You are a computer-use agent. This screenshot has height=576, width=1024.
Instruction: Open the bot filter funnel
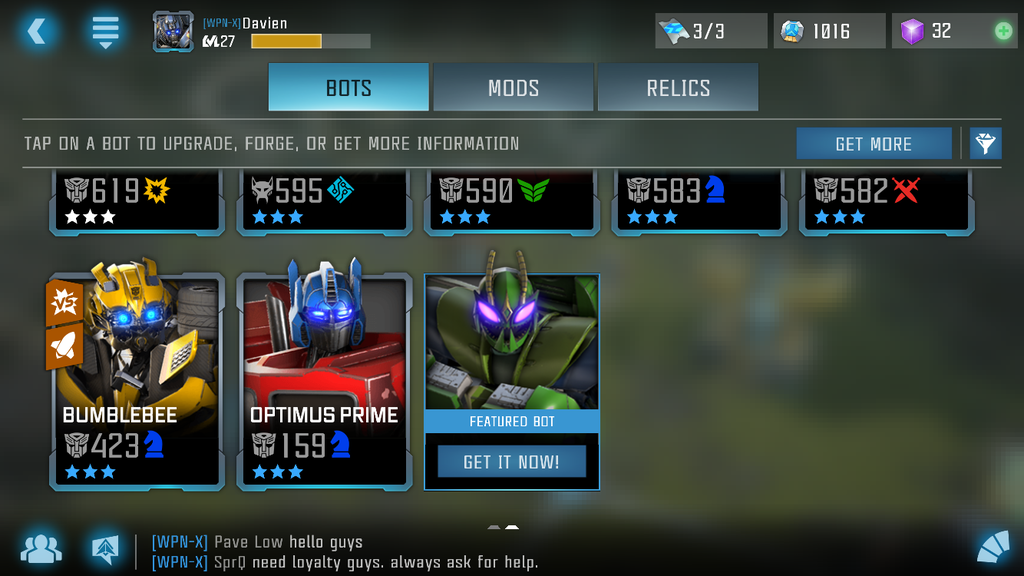[985, 144]
